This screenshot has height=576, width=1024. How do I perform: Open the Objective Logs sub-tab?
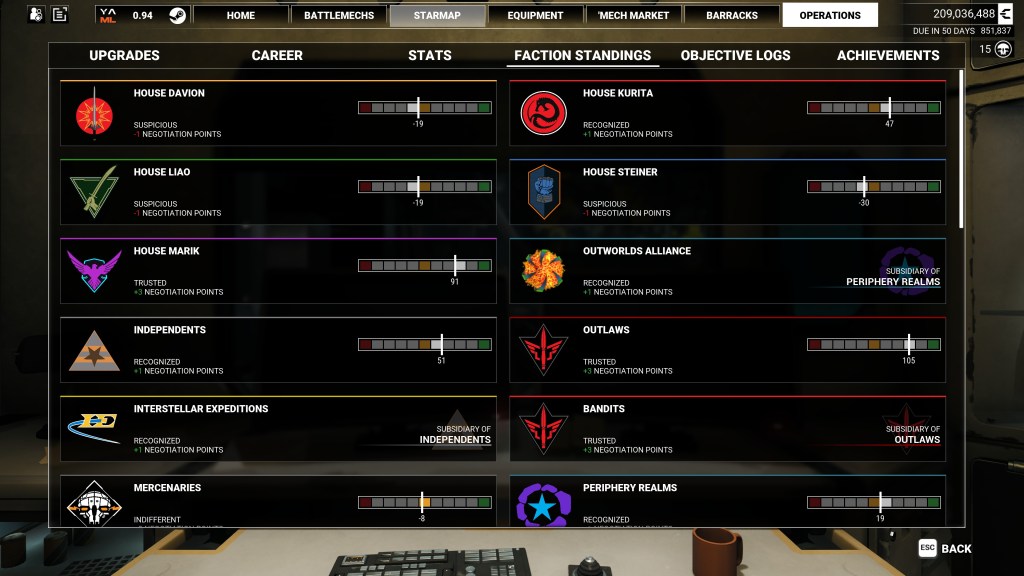click(735, 55)
